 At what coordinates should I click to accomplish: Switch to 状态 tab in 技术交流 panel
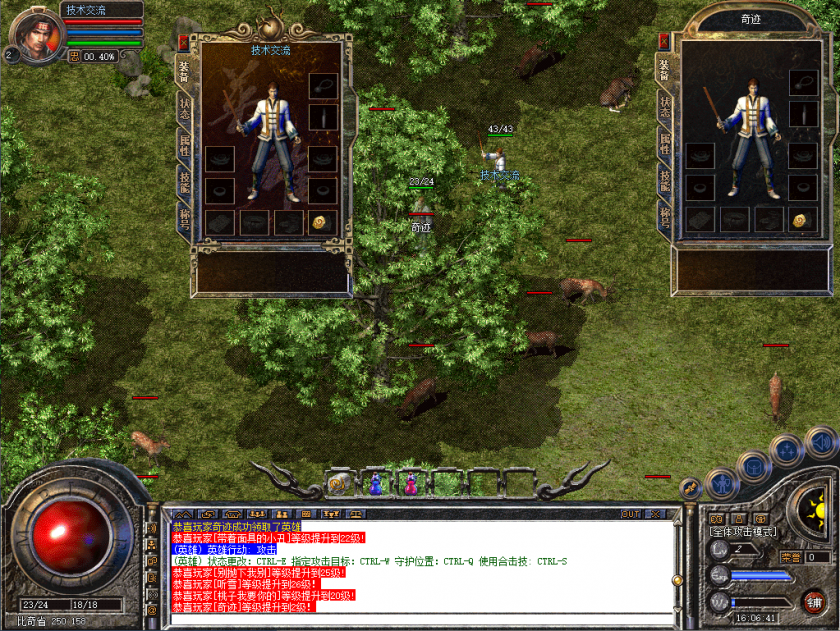[184, 108]
